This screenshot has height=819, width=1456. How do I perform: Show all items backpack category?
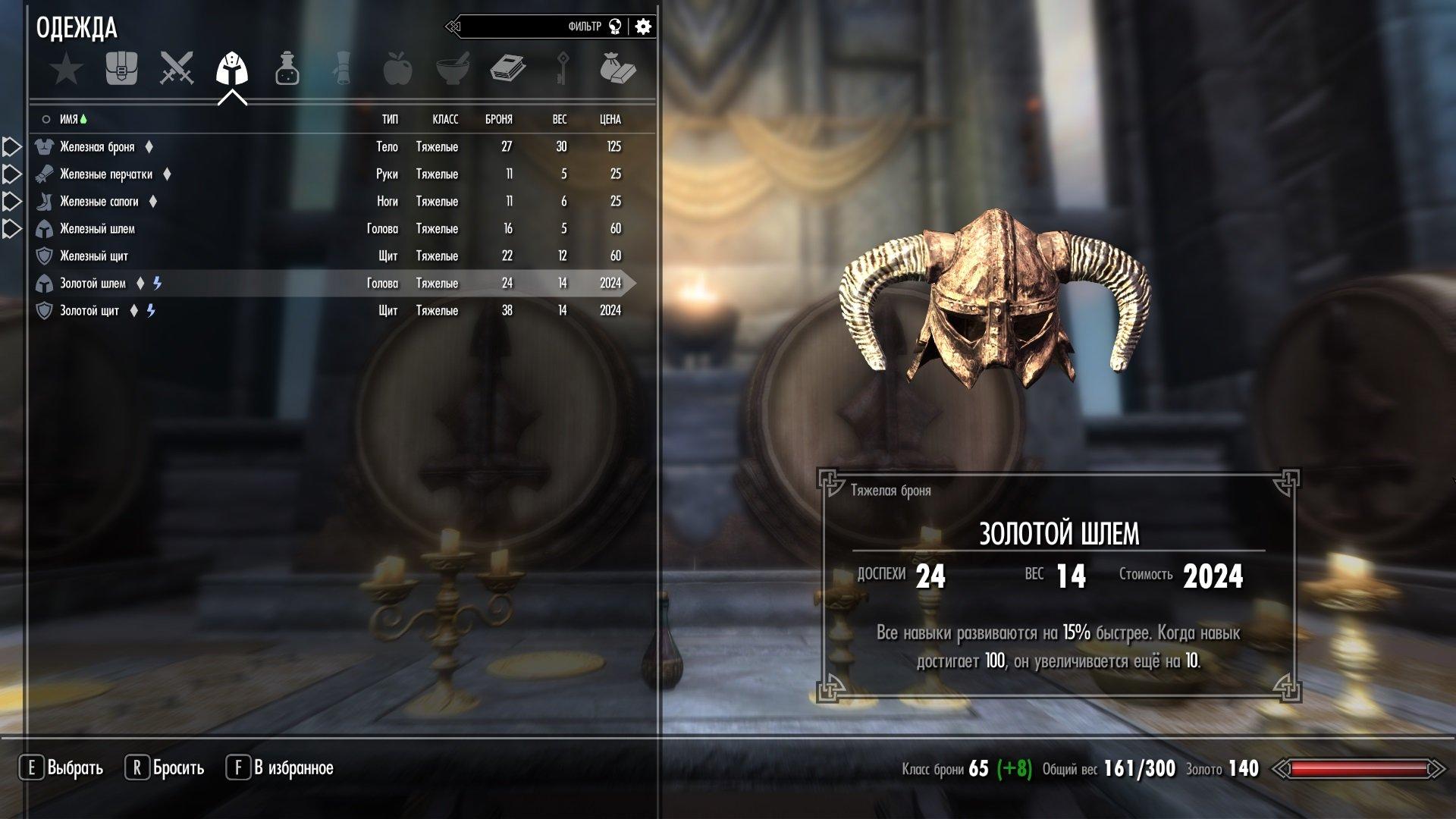[121, 69]
